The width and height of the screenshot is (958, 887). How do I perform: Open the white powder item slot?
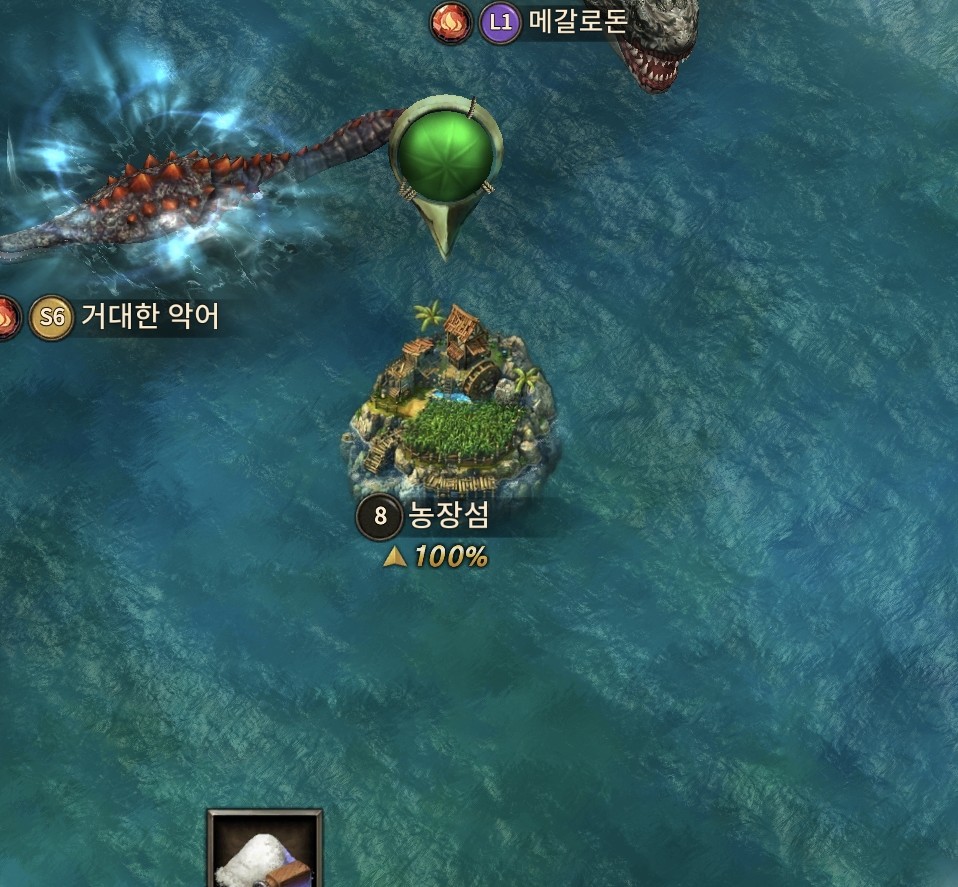265,850
